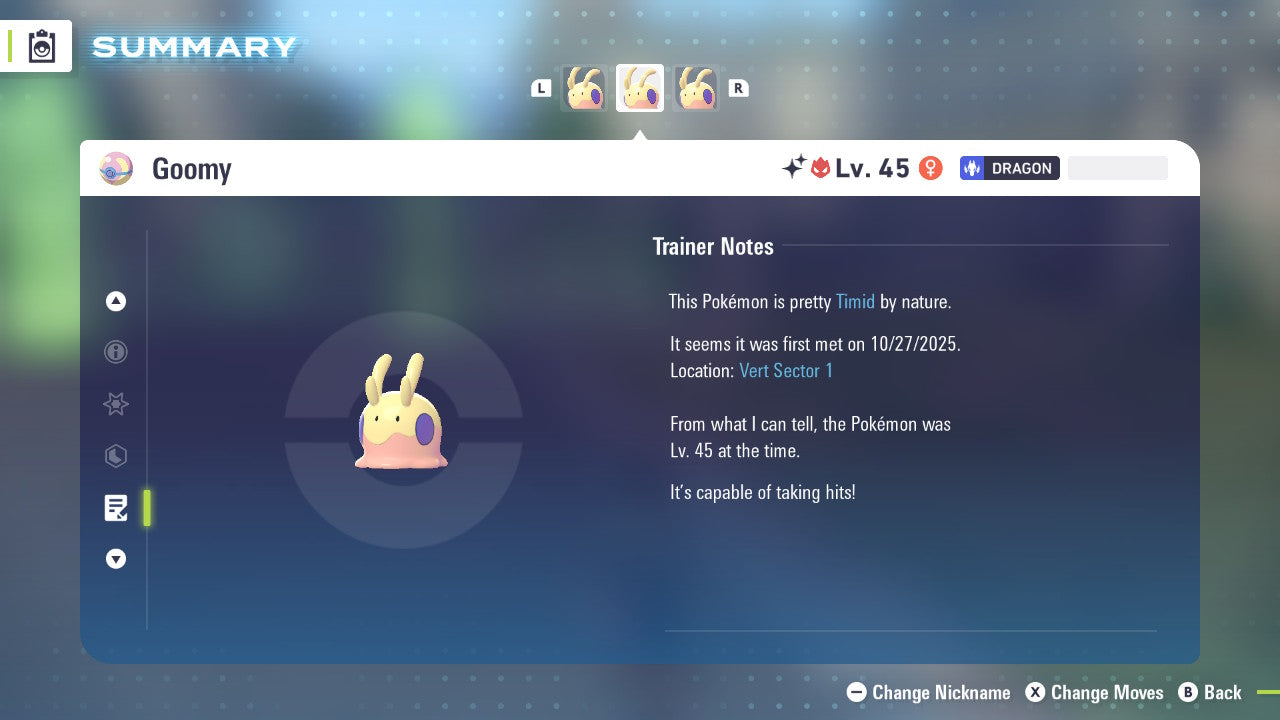
Task: Click the red mark icon beside the sparkle
Action: [822, 168]
